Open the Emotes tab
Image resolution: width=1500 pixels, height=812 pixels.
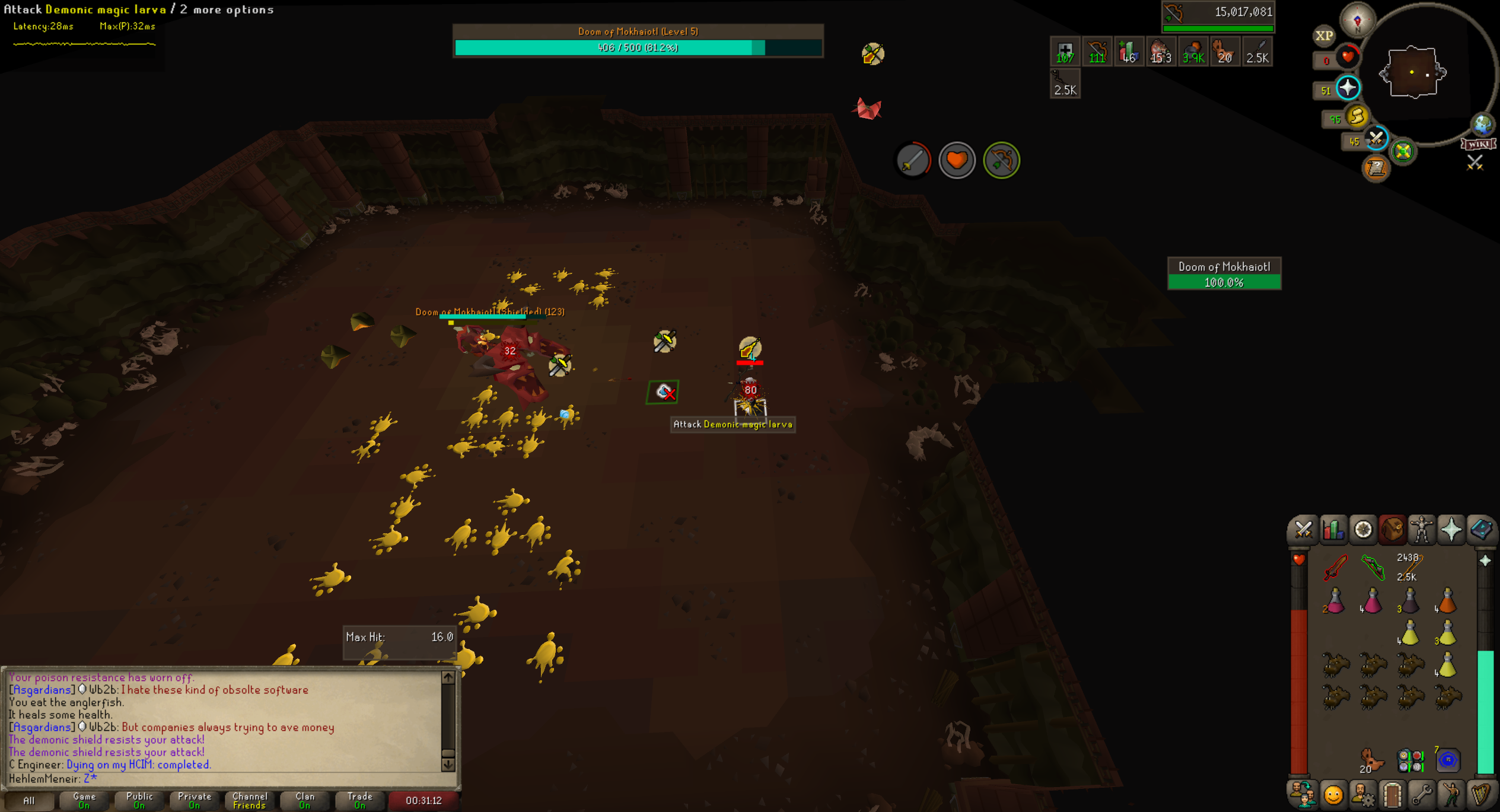pos(1333,794)
